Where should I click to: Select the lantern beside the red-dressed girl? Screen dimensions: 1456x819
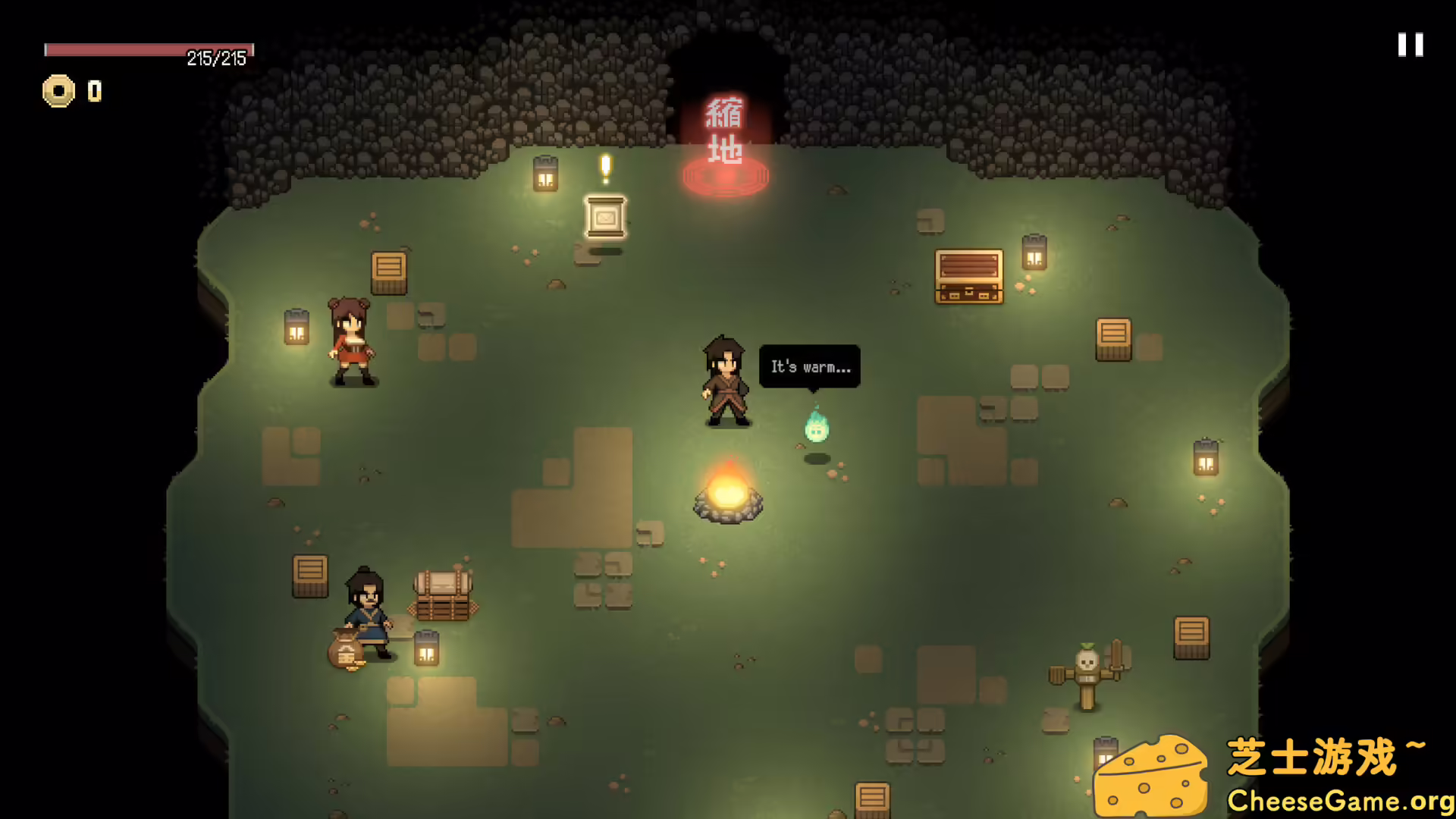pyautogui.click(x=295, y=328)
